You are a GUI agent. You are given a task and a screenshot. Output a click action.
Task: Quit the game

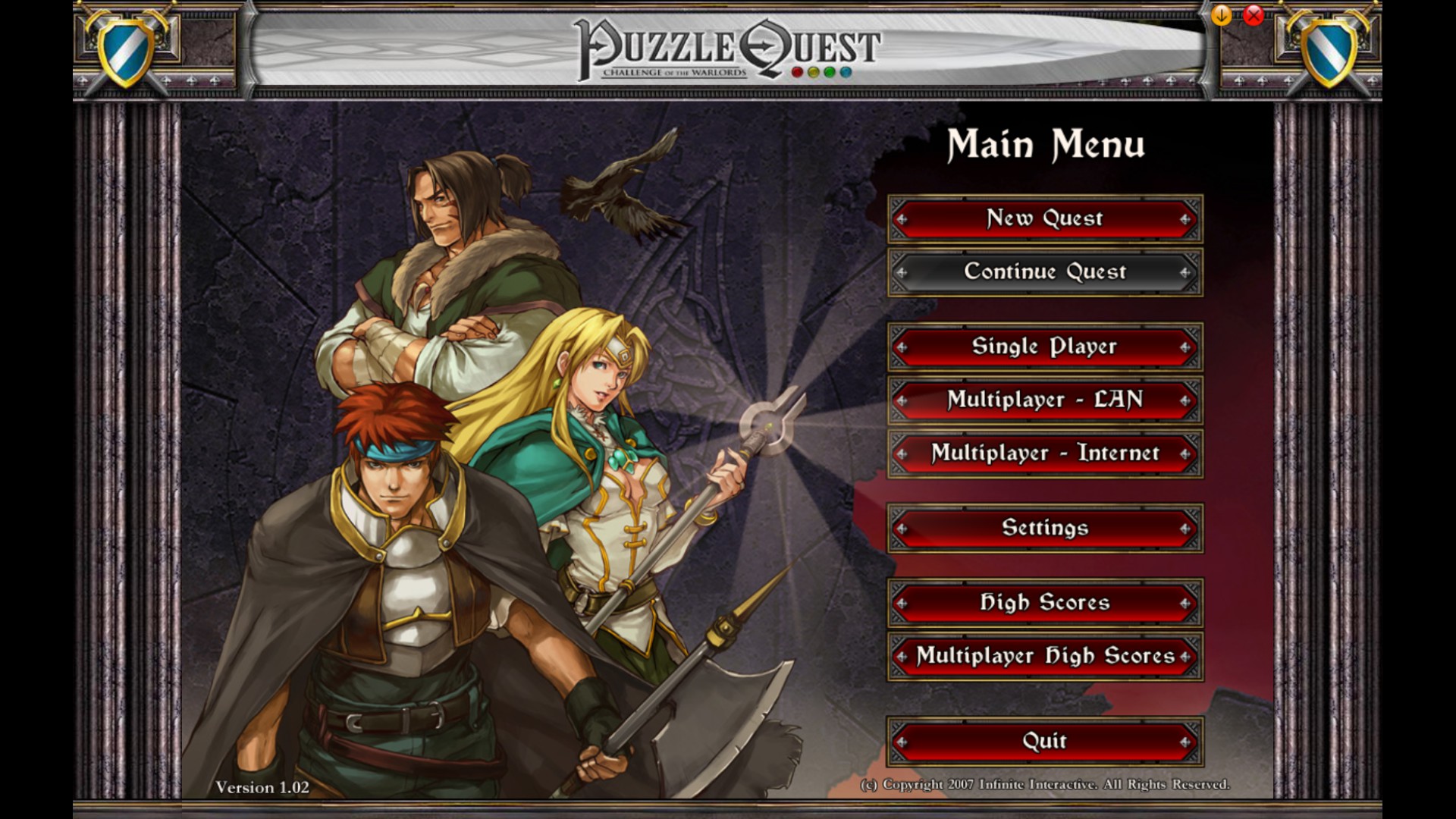coord(1044,741)
